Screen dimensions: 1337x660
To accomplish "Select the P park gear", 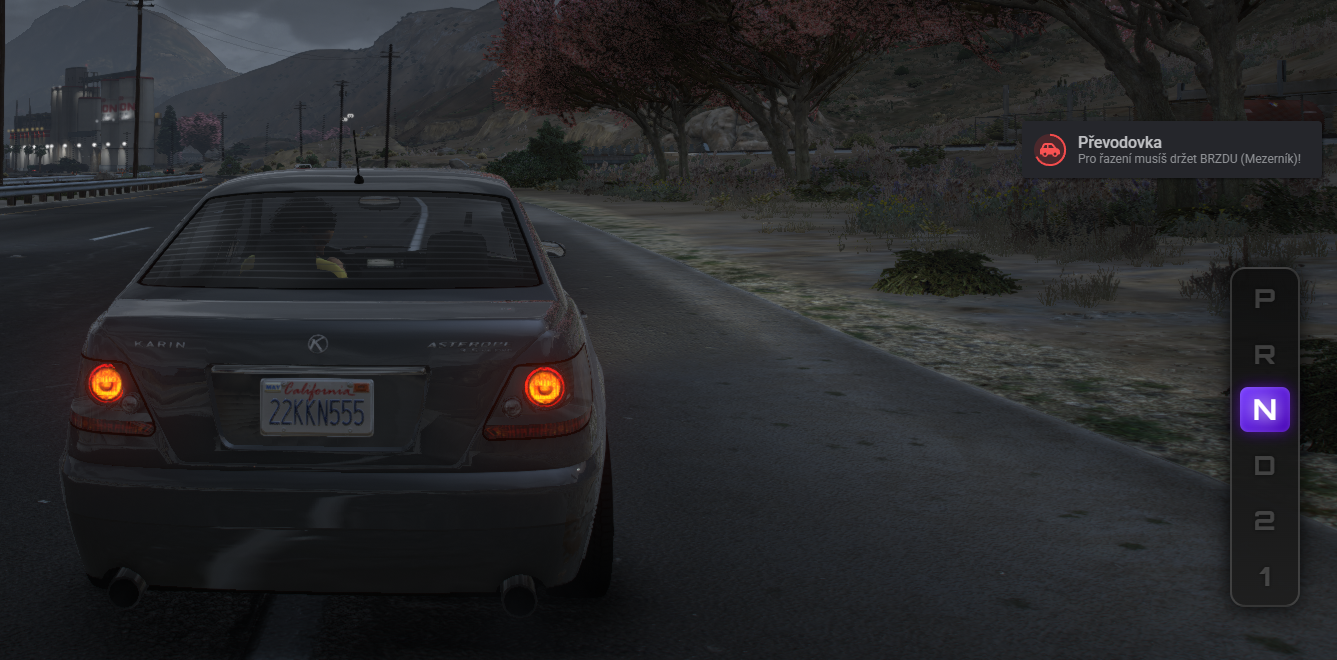I will click(x=1264, y=298).
